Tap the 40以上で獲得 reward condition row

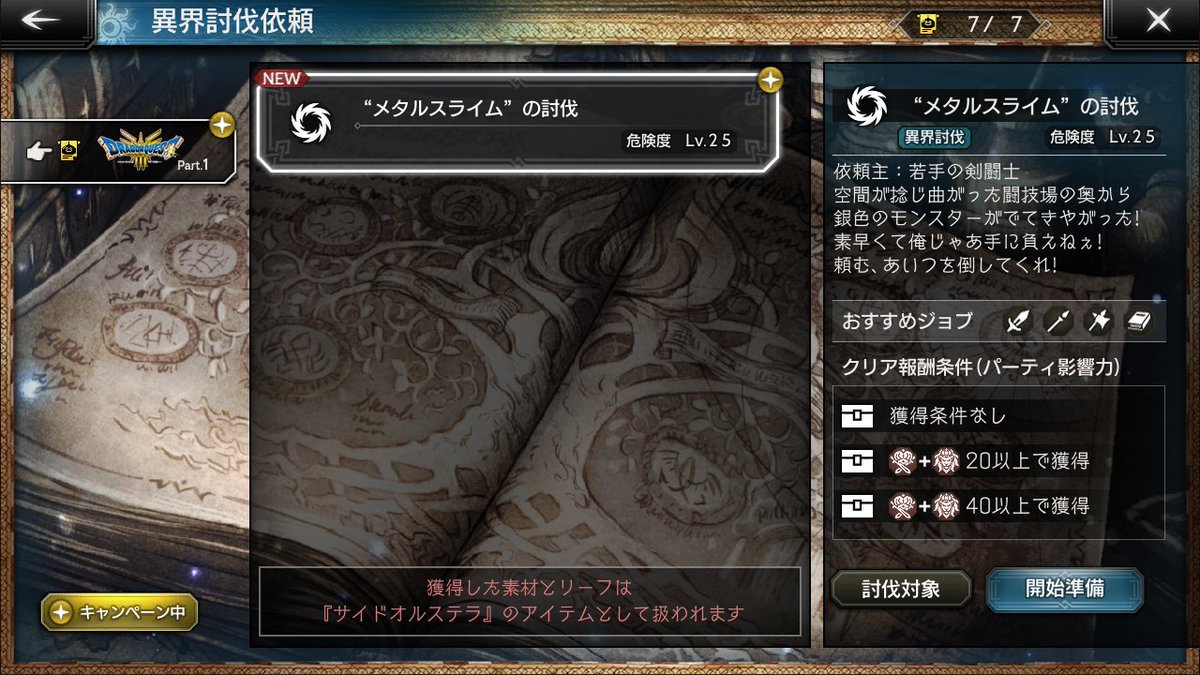[x=998, y=506]
